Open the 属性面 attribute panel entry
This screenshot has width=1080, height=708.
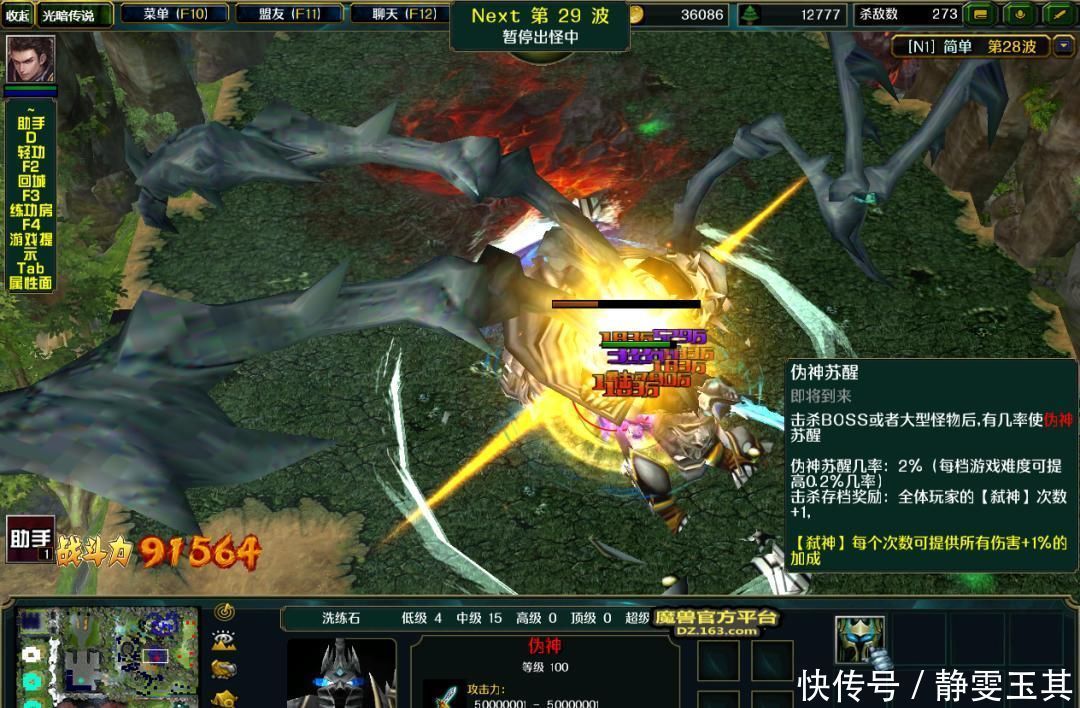31,283
